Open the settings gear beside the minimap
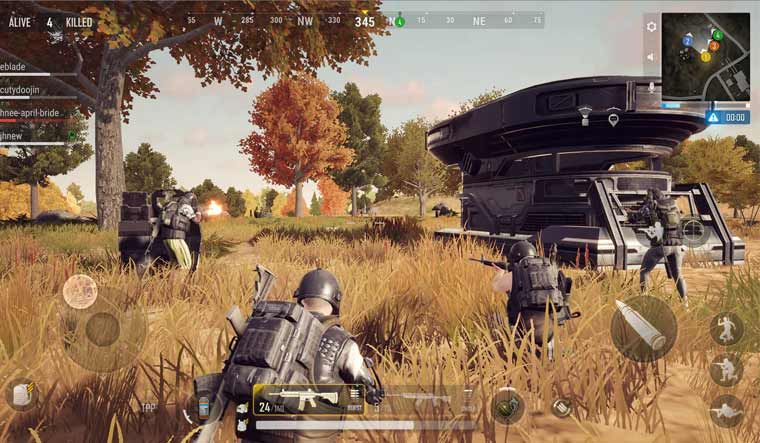 point(652,27)
